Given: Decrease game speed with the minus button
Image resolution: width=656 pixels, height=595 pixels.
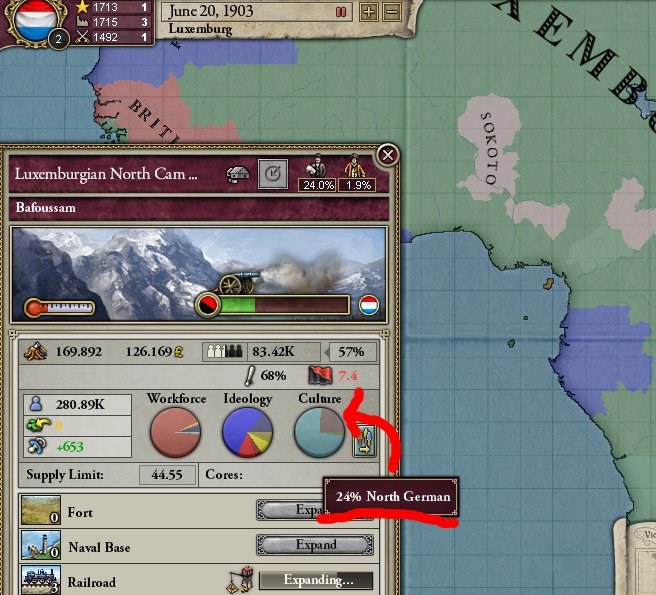Looking at the screenshot, I should pyautogui.click(x=392, y=12).
